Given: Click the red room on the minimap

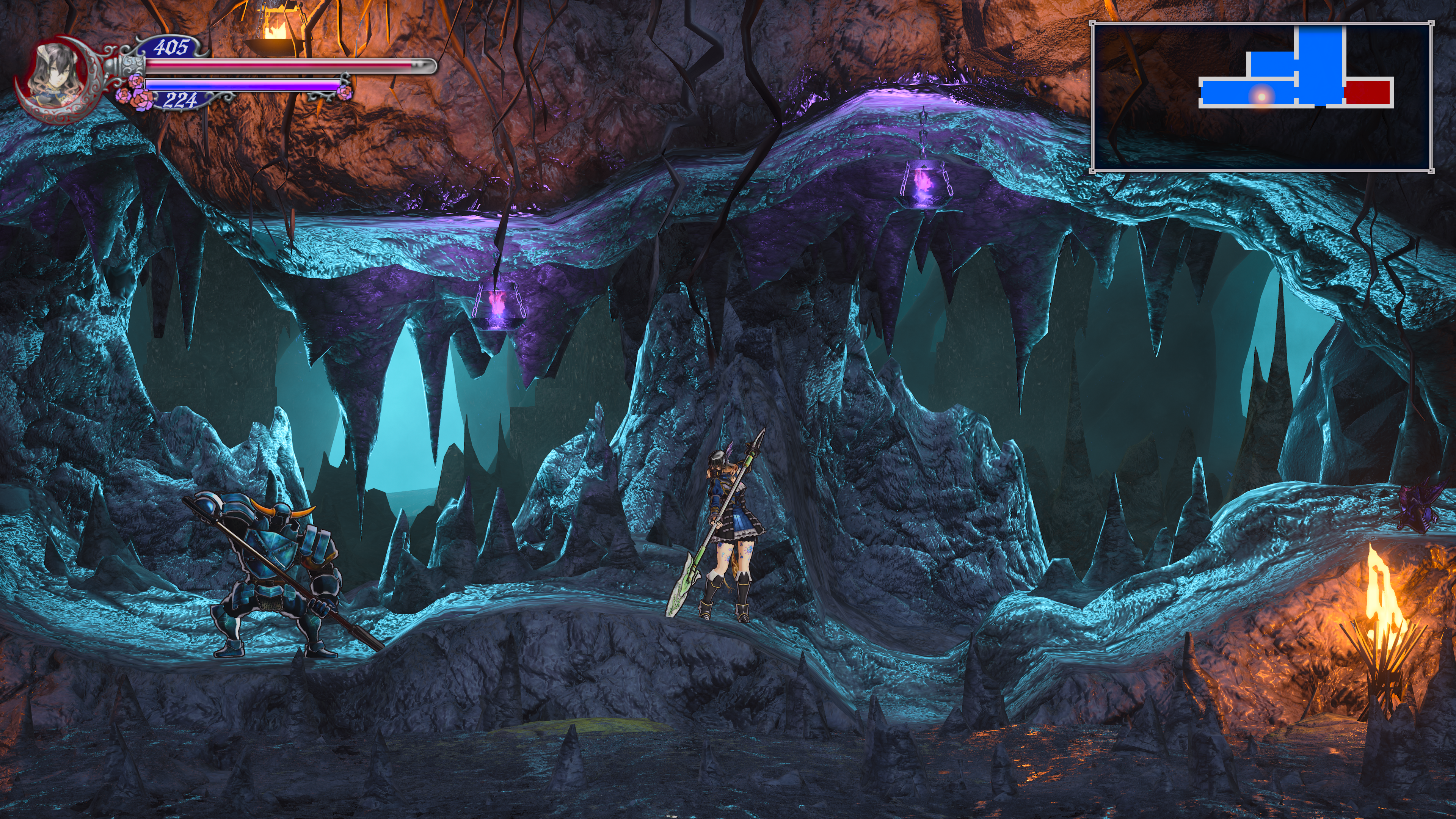Looking at the screenshot, I should [1367, 93].
